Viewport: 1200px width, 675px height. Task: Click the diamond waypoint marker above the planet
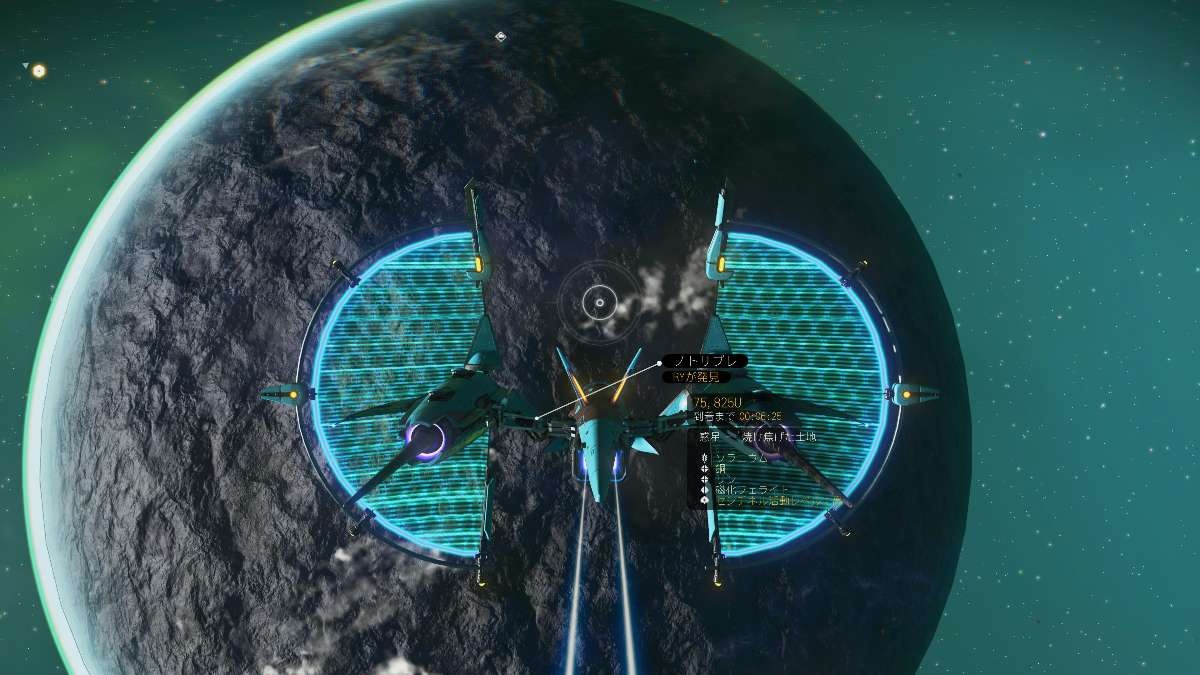pos(500,37)
